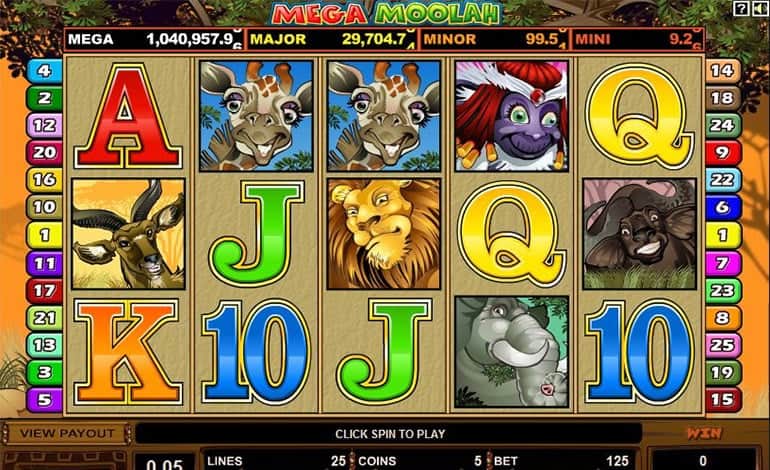Screen dimensions: 770x470
Task: Select the payline 4 marker
Action: point(44,71)
